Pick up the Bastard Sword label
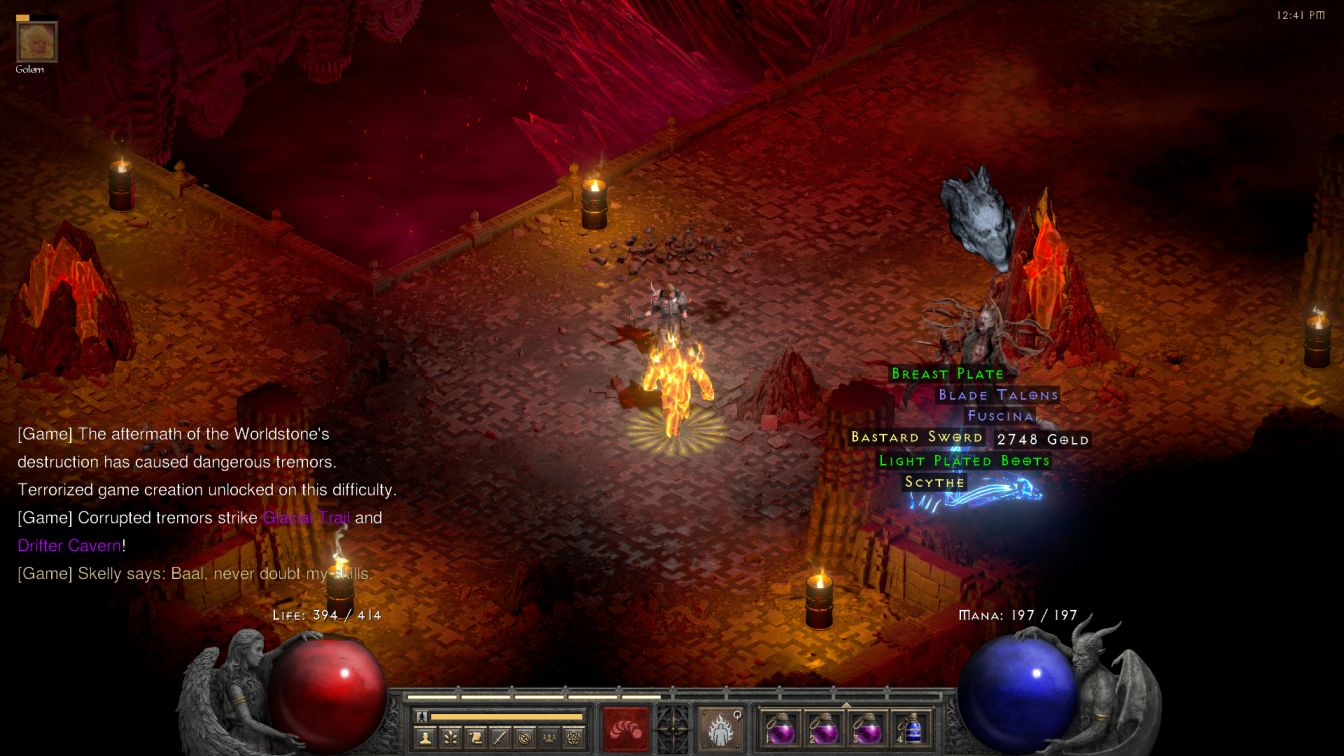Viewport: 1344px width, 756px height. 916,438
